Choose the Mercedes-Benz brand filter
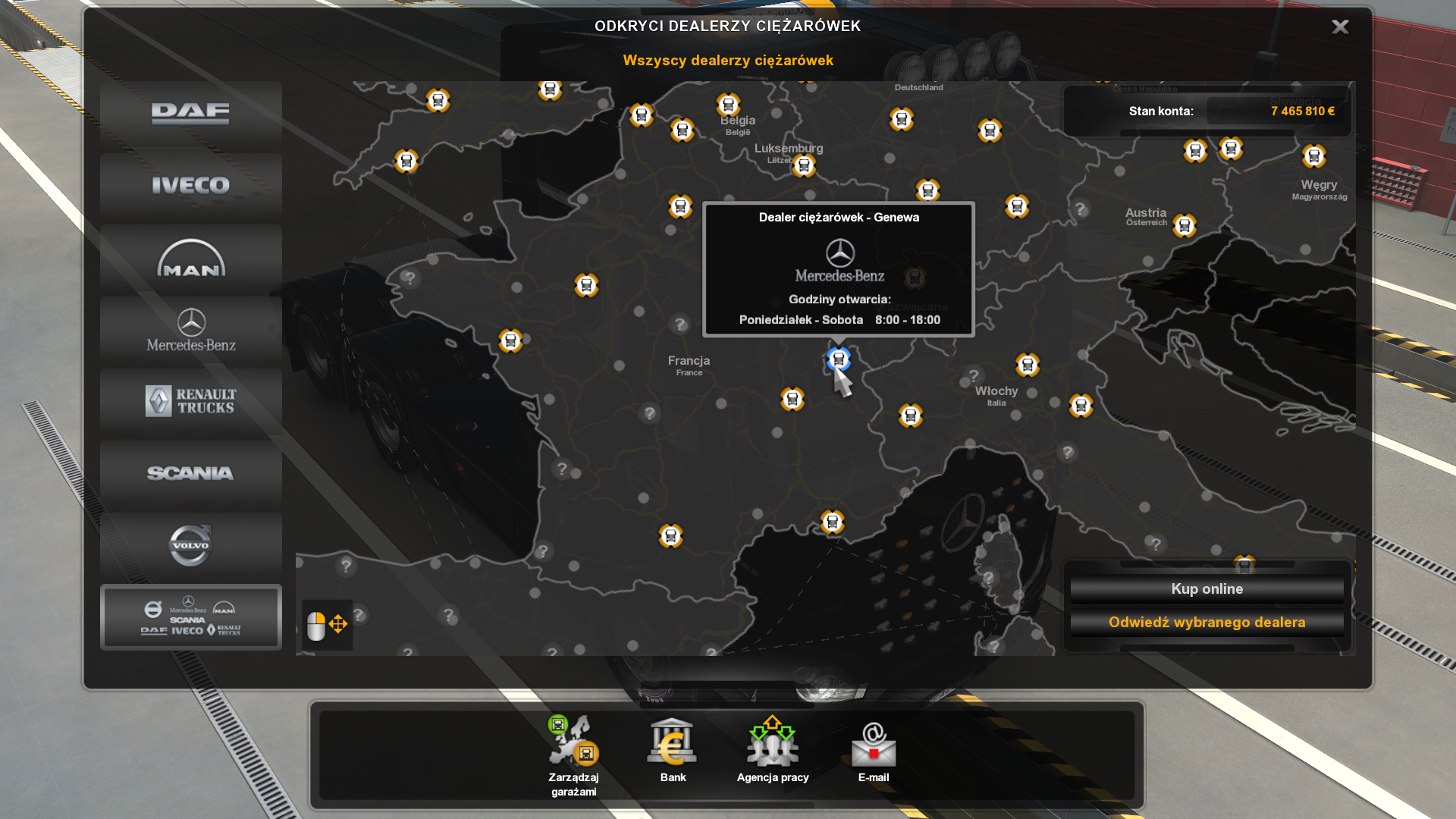The height and width of the screenshot is (819, 1456). pos(190,331)
